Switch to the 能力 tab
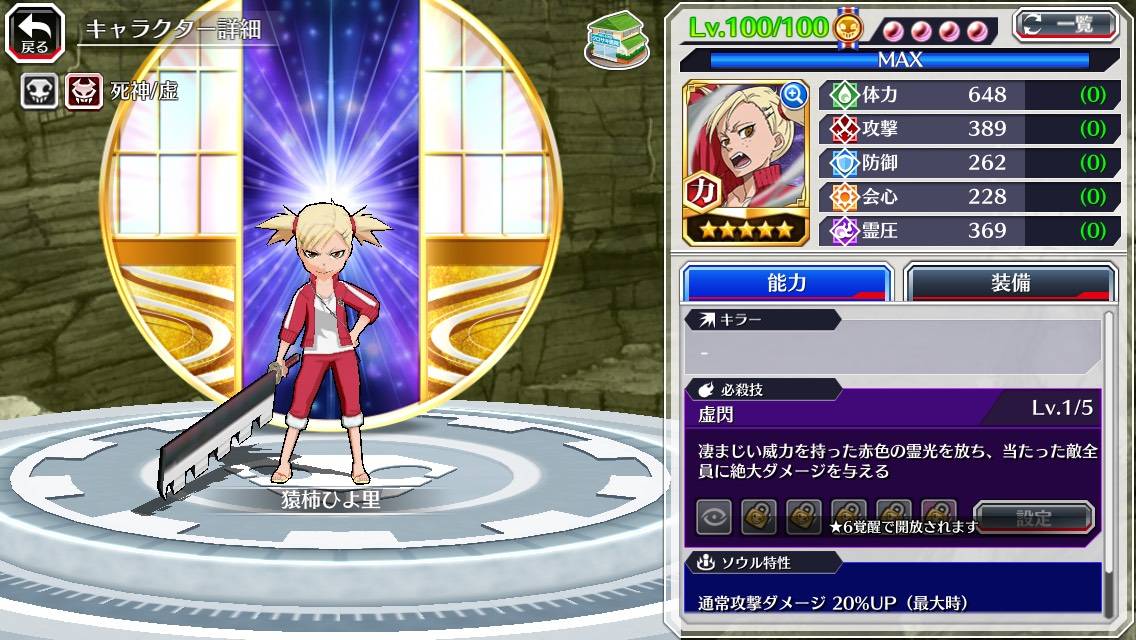Viewport: 1136px width, 640px height. tap(786, 282)
